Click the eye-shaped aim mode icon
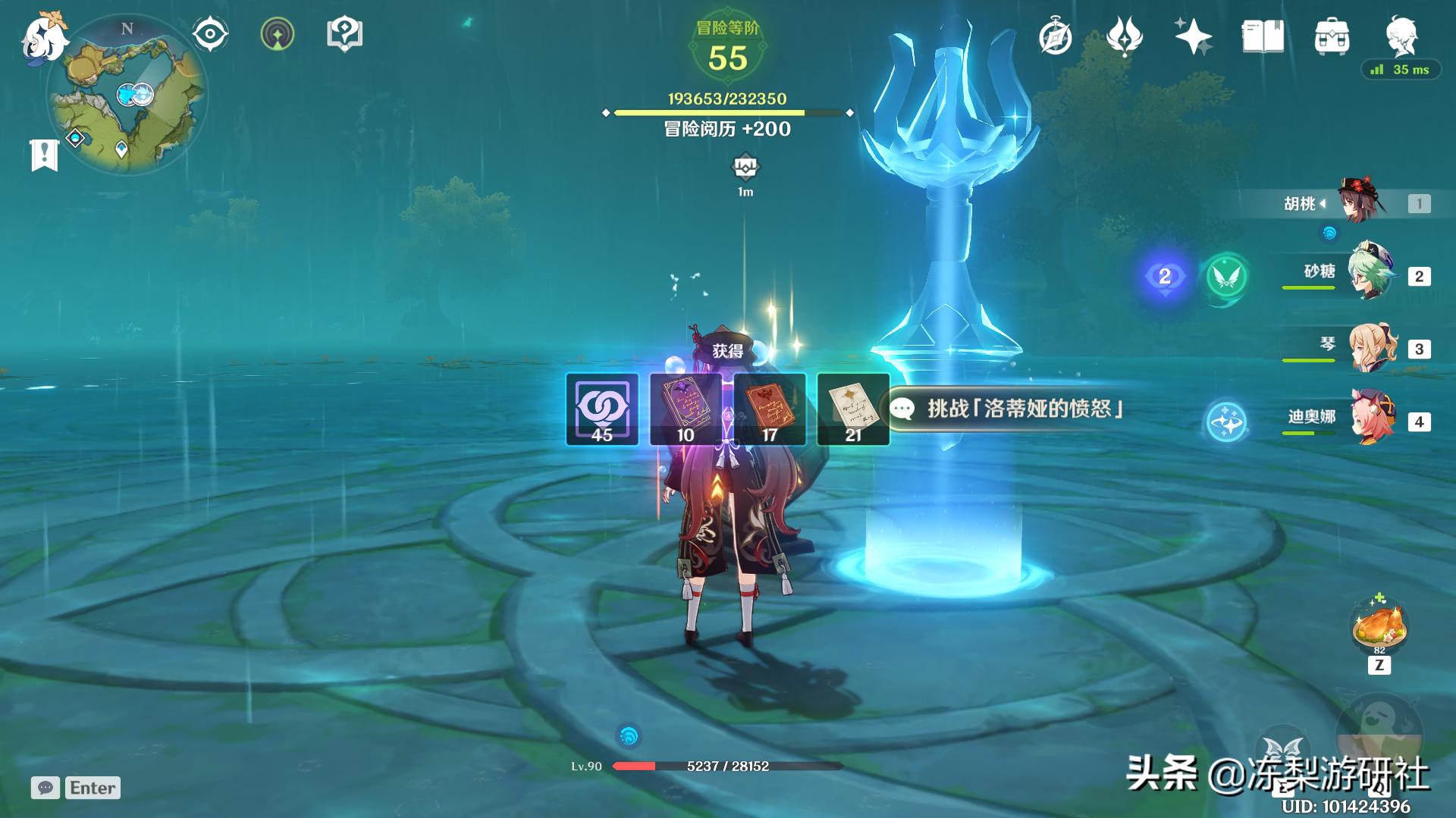The height and width of the screenshot is (818, 1456). click(x=209, y=33)
